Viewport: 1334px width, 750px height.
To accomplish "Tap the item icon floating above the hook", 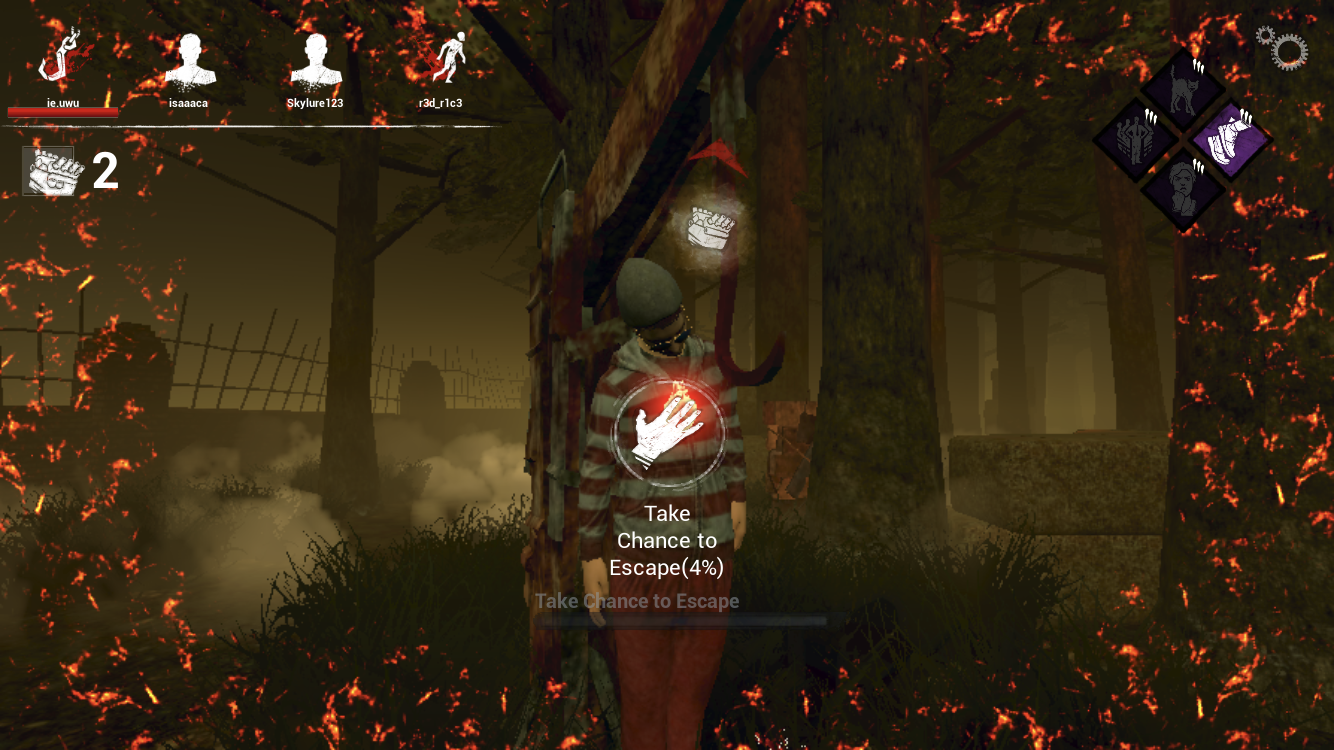I will (712, 228).
